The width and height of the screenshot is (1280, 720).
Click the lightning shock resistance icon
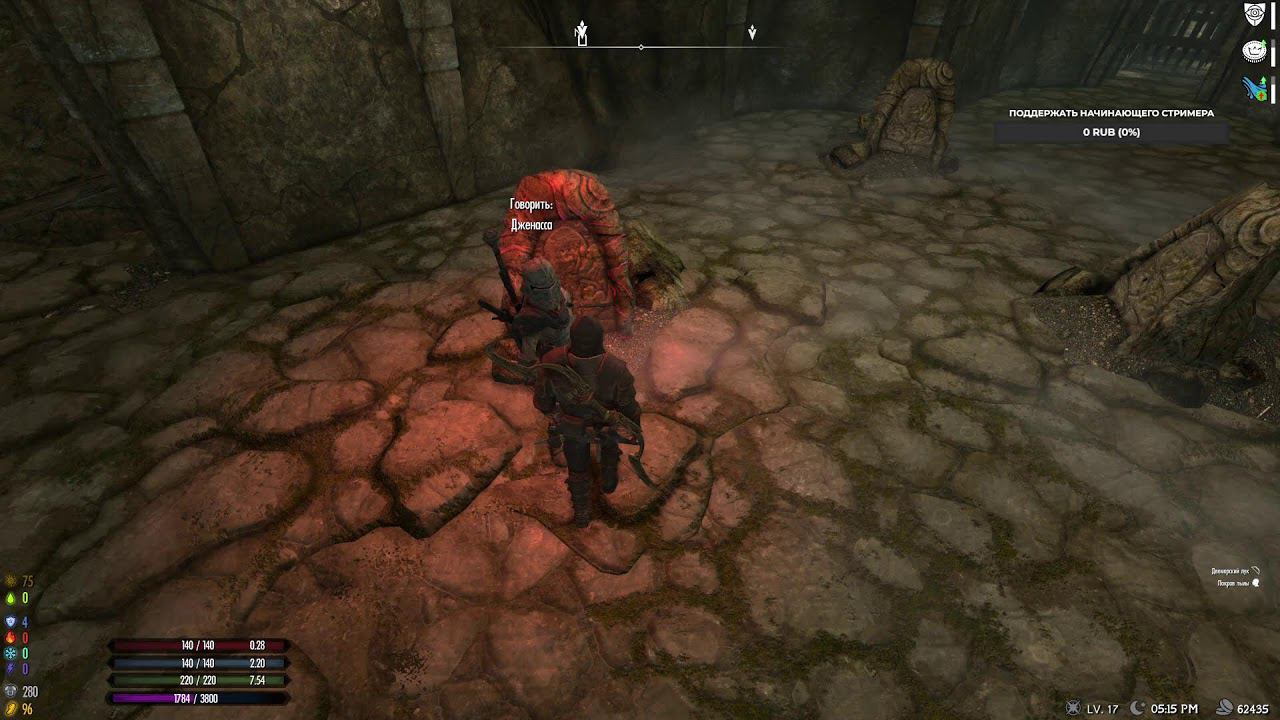pyautogui.click(x=10, y=665)
